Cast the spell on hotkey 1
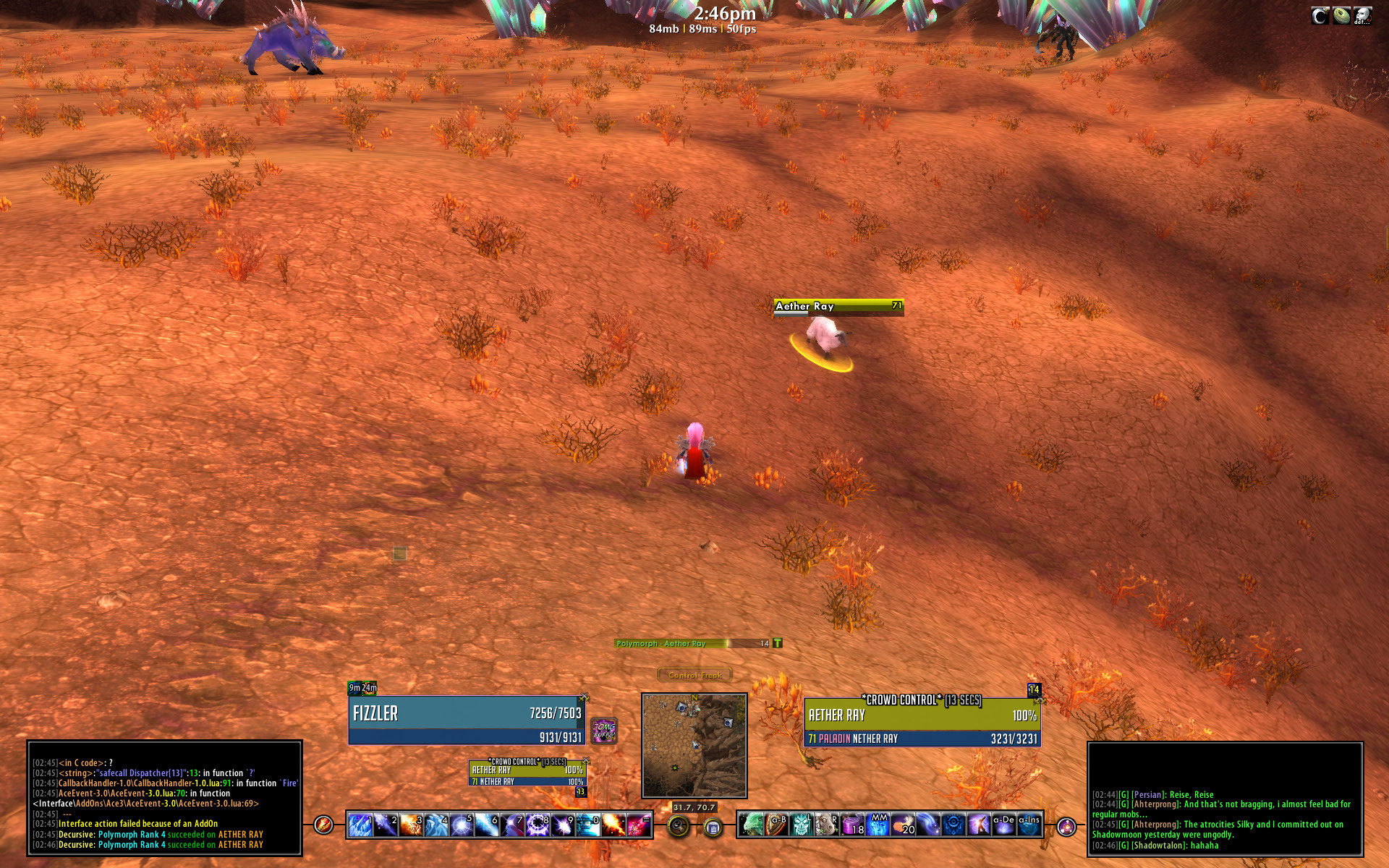The height and width of the screenshot is (868, 1389). [x=361, y=825]
